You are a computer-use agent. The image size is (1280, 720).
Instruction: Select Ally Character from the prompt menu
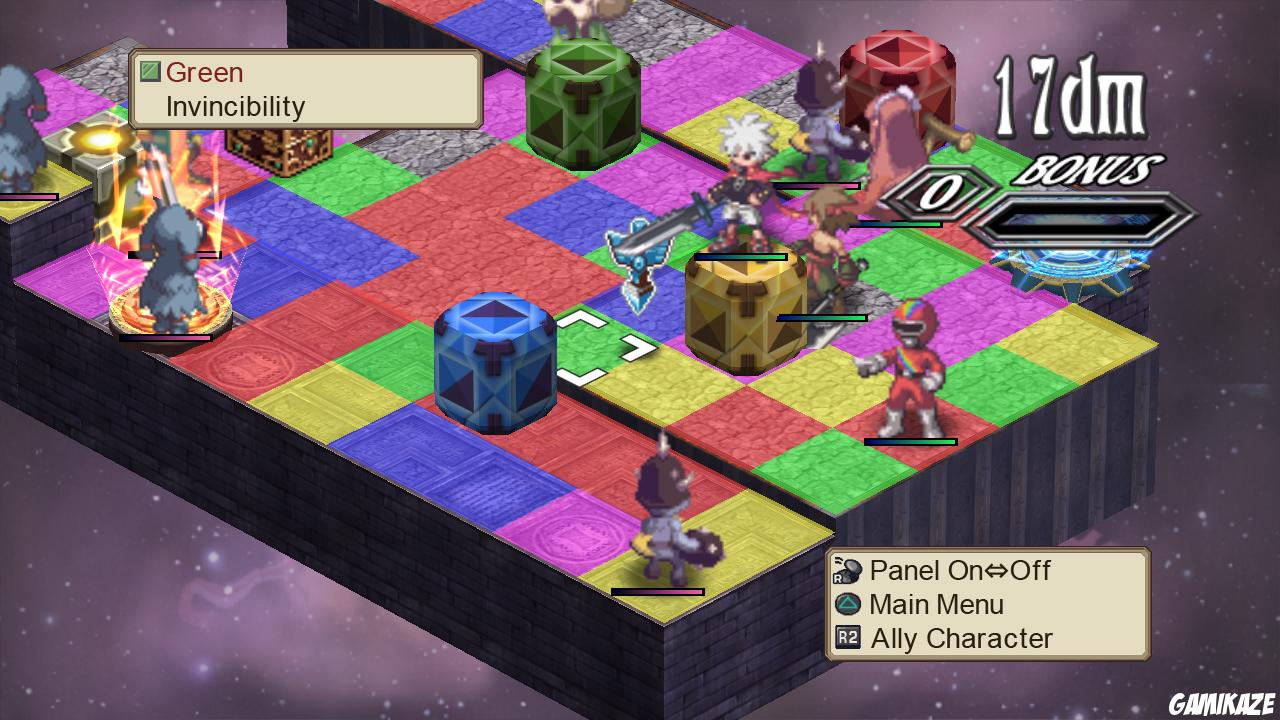(960, 638)
